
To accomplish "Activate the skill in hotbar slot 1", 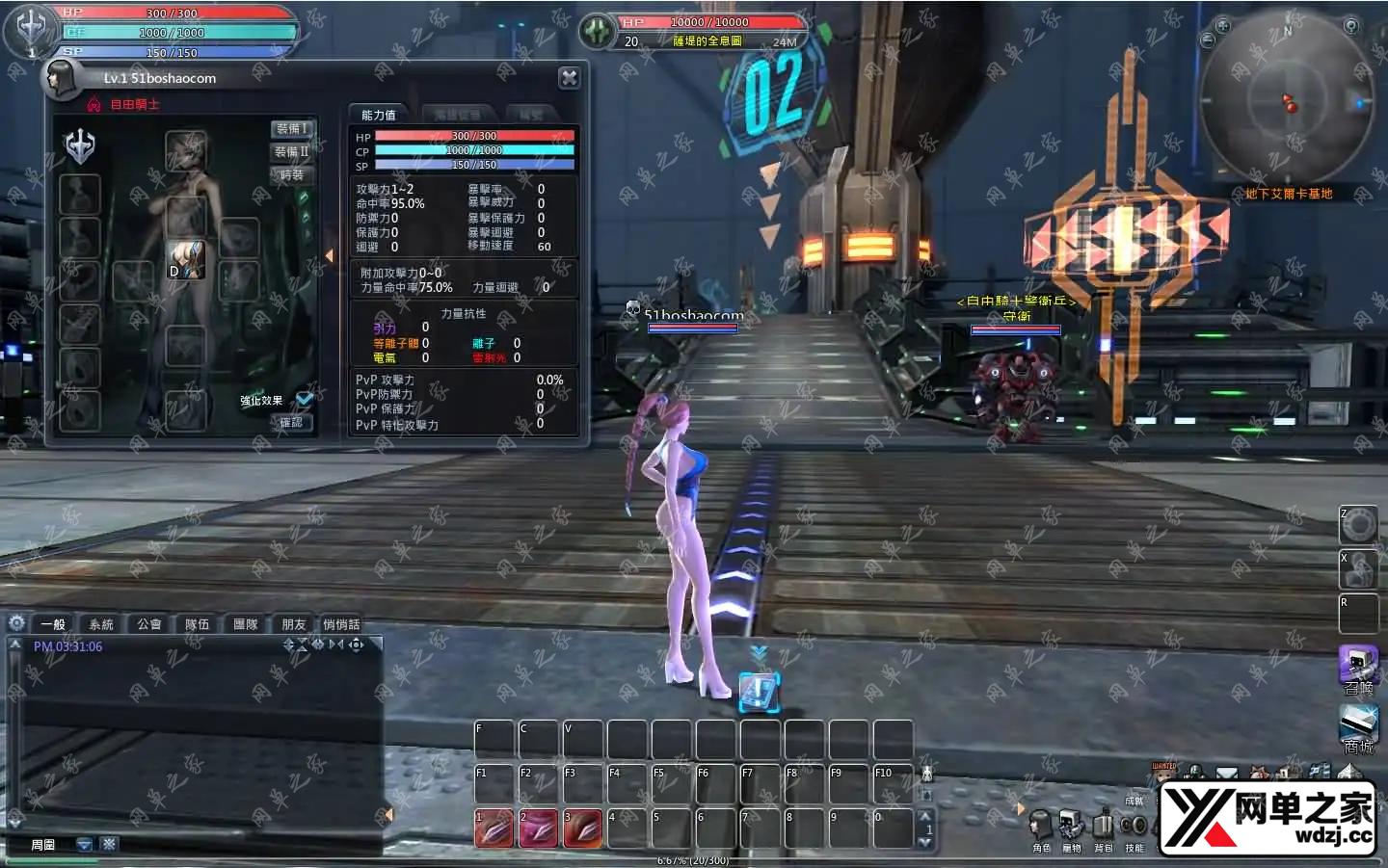I will tap(494, 829).
